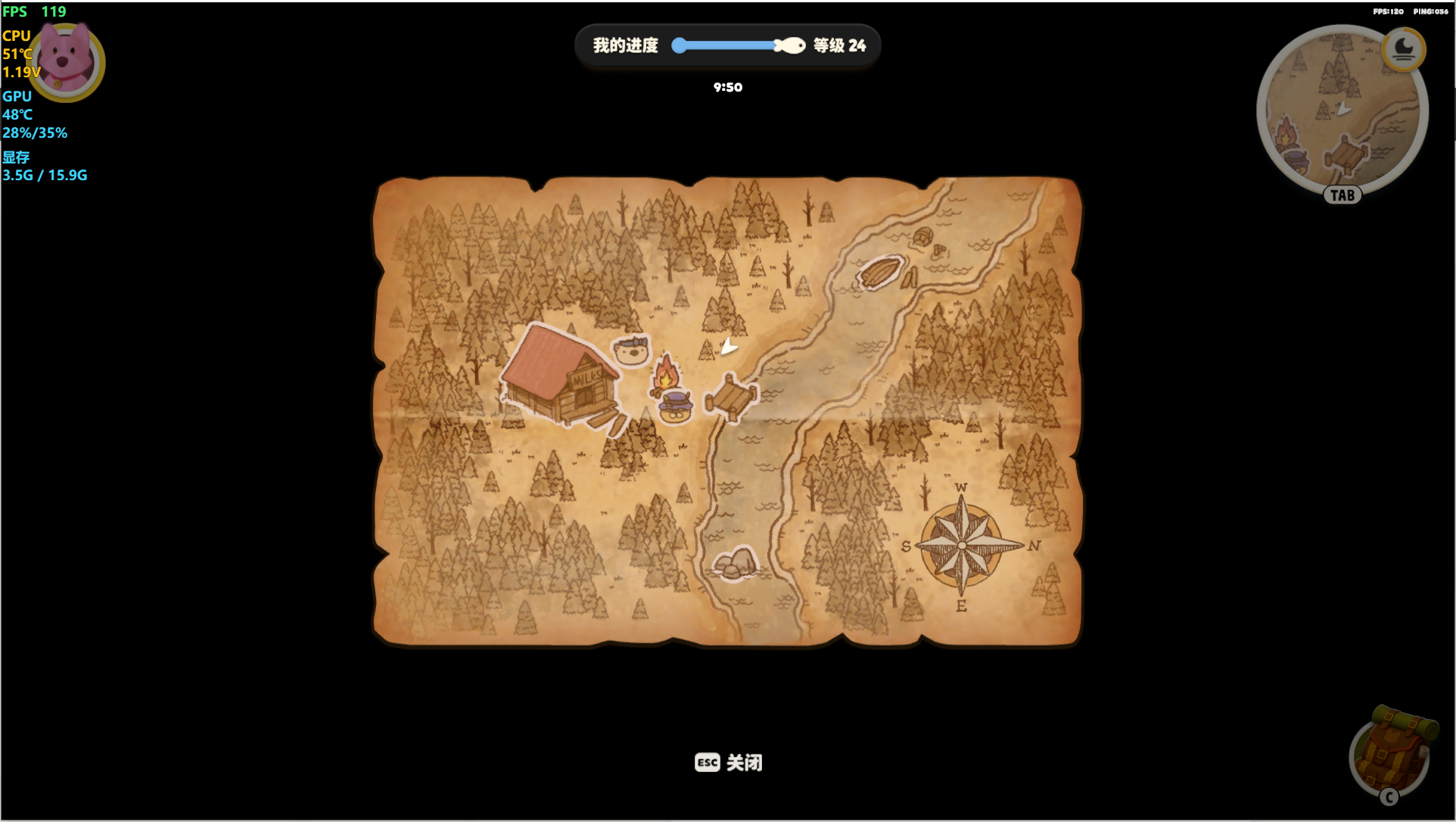Click the bandana animal face map marker
This screenshot has height=822, width=1456.
(x=631, y=350)
